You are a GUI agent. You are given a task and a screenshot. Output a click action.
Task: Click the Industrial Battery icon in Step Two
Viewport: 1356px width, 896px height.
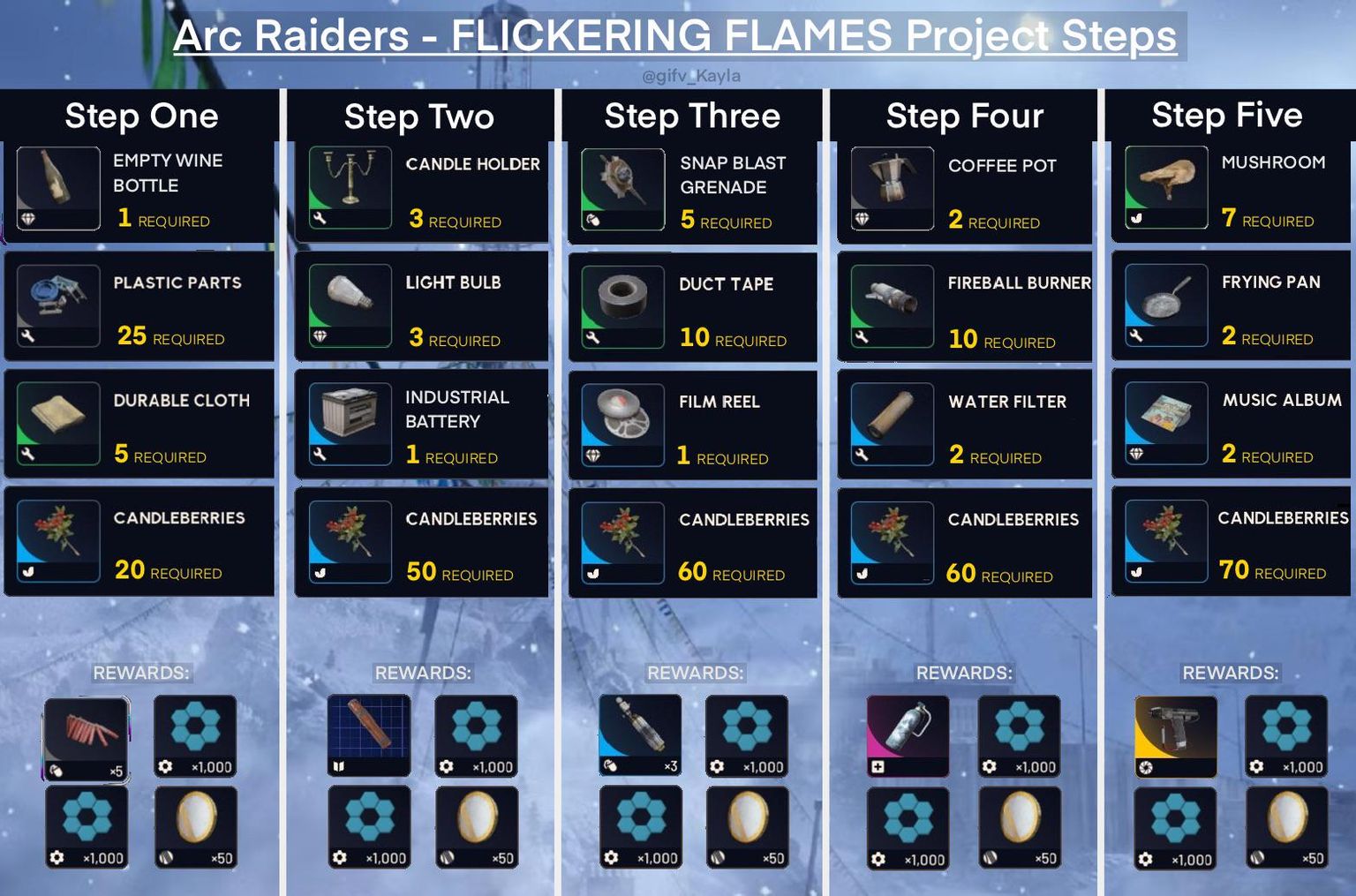pyautogui.click(x=350, y=424)
